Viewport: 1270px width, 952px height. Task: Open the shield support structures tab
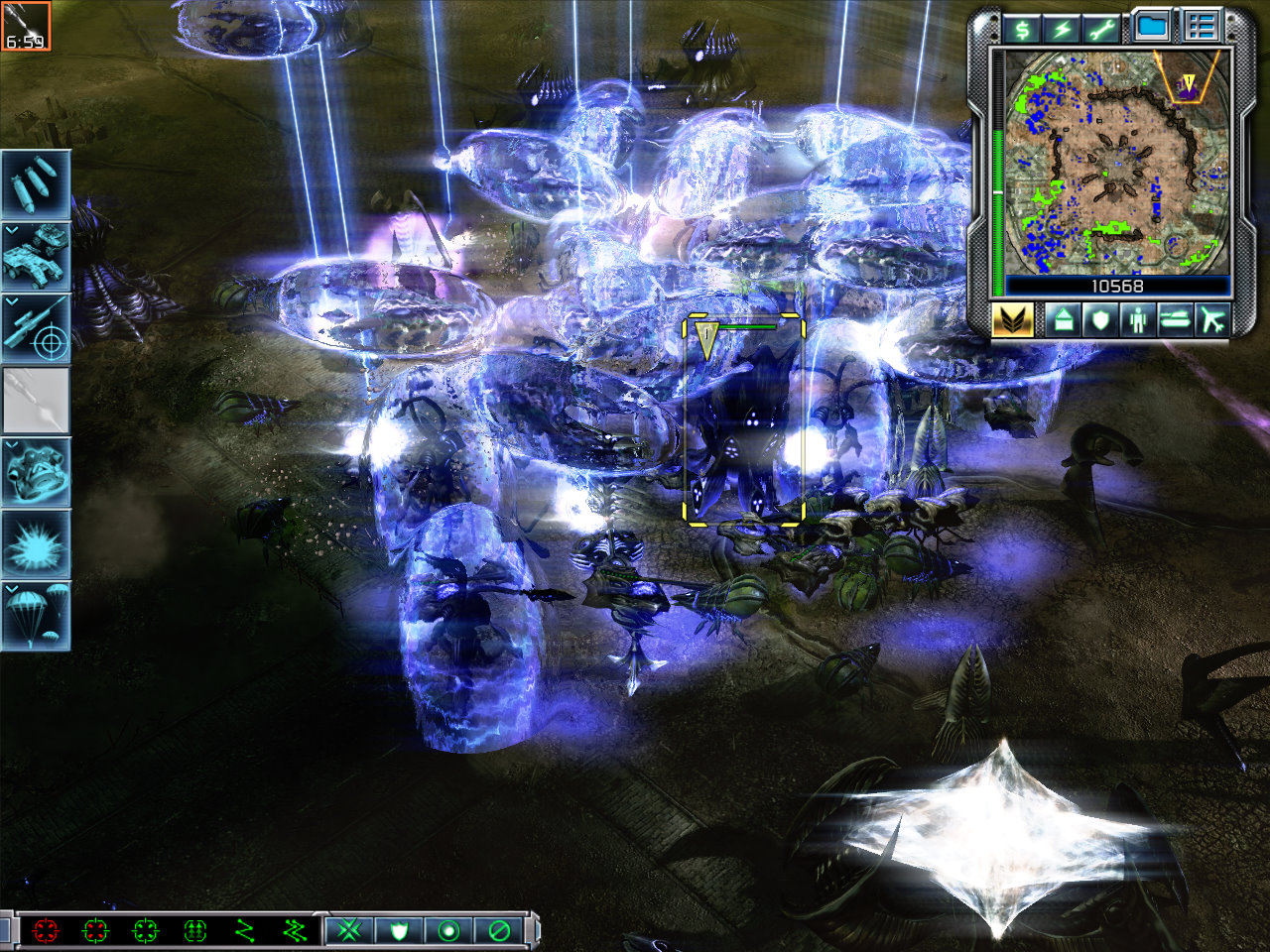(1099, 320)
